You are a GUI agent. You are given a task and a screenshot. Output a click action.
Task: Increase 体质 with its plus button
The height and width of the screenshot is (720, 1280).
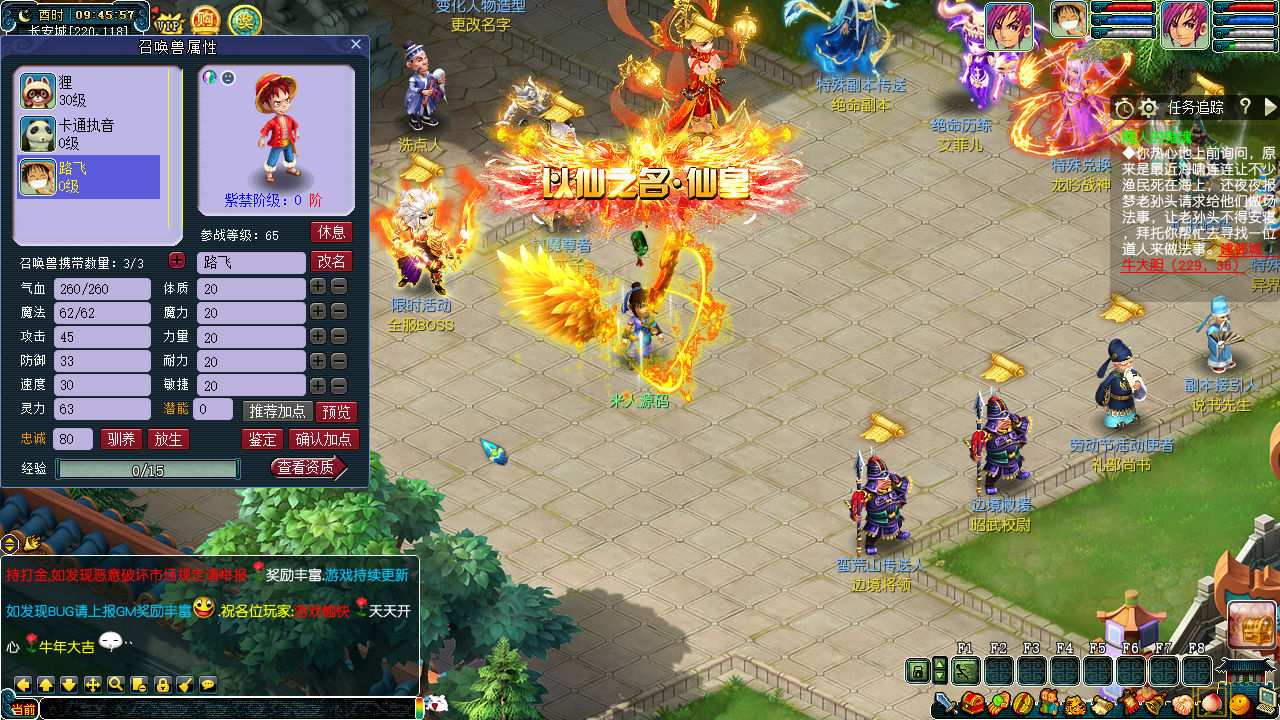coord(317,288)
